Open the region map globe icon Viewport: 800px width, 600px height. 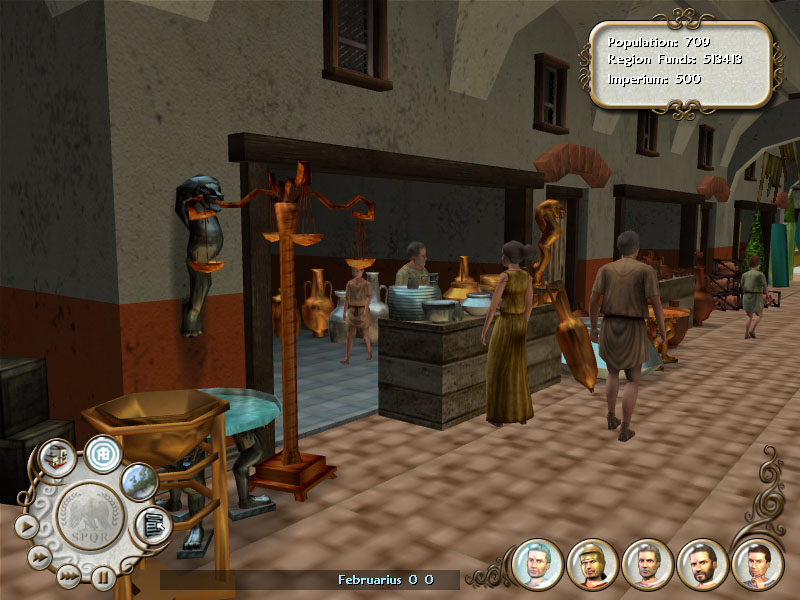(x=139, y=481)
